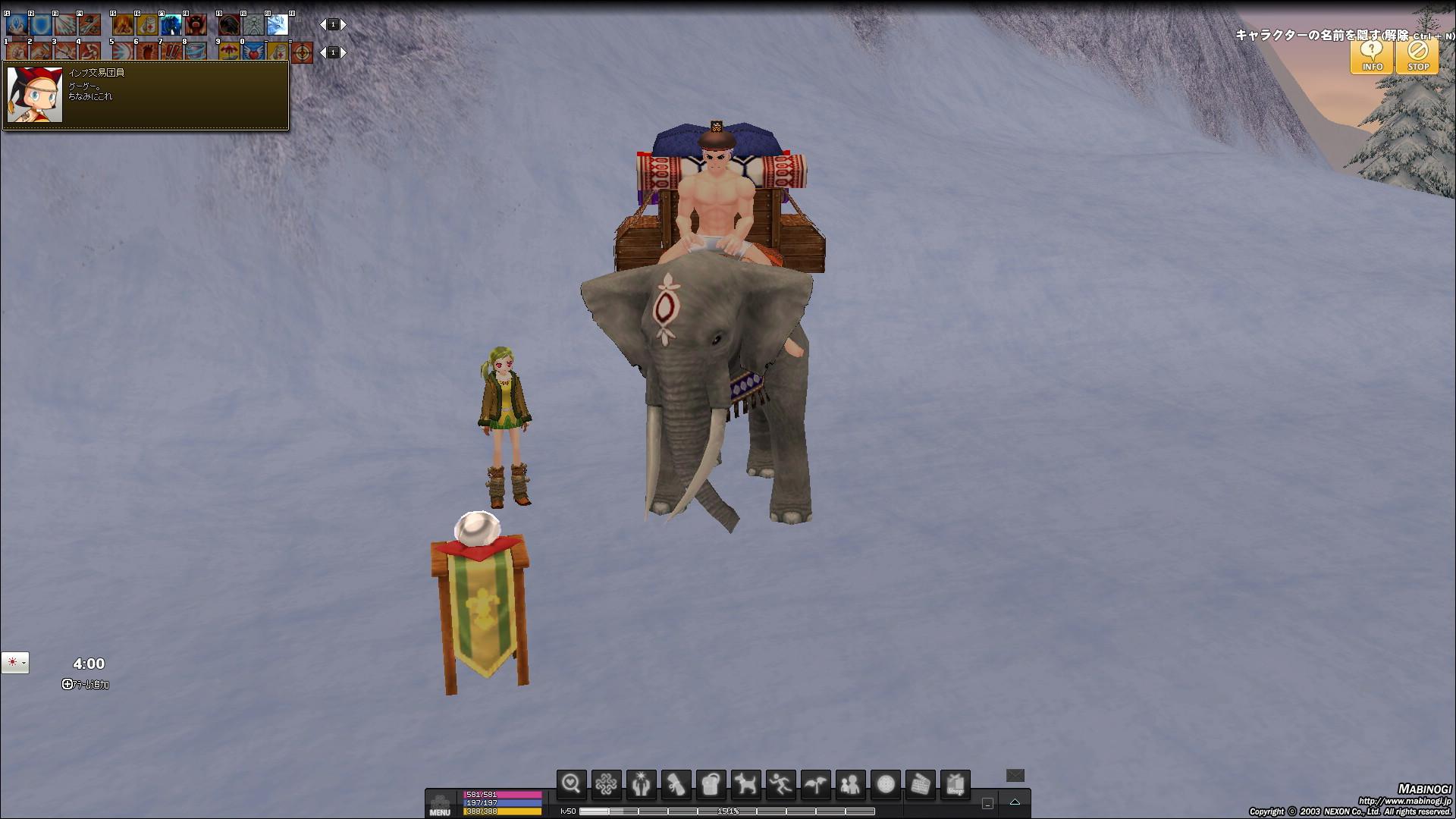The image size is (1456, 819).
Task: Expand the bottom bar with up arrow
Action: pyautogui.click(x=1015, y=802)
